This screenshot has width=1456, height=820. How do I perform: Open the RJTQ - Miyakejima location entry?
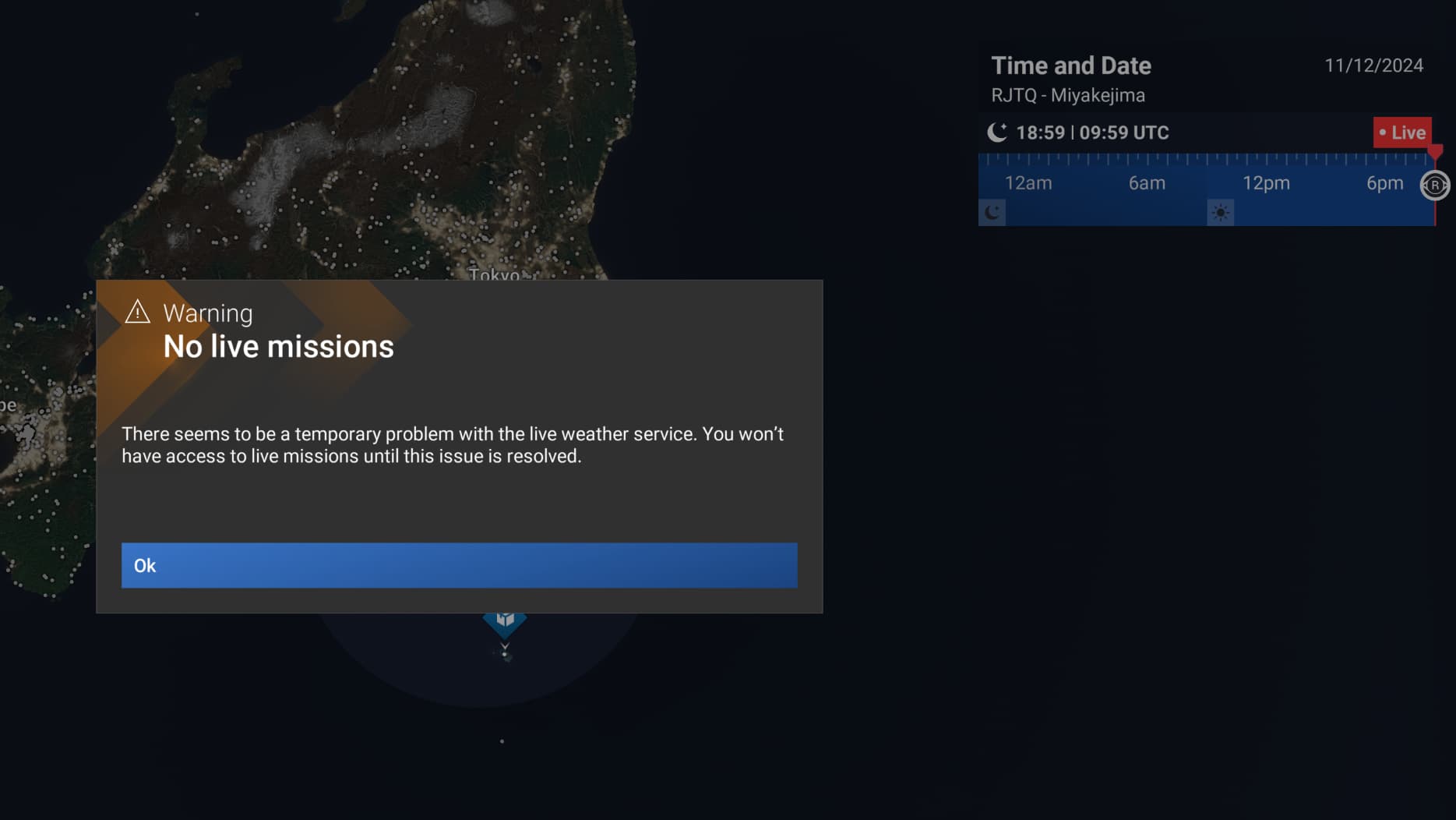point(1068,94)
